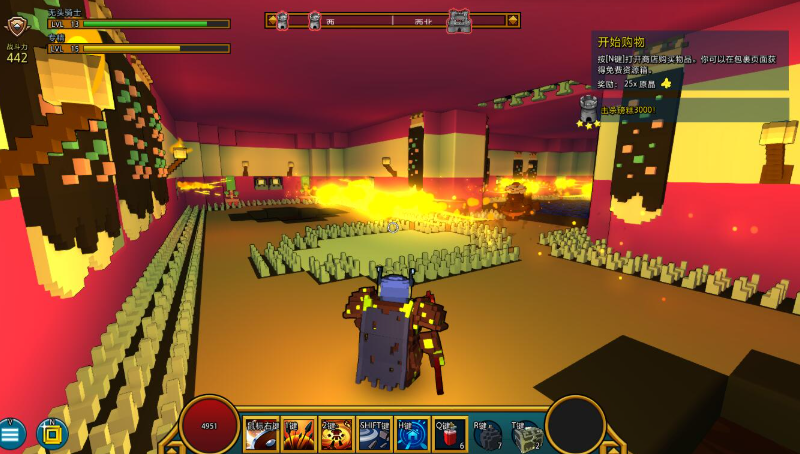This screenshot has width=800, height=454.
Task: Select the SHIFT dodge ability icon
Action: tap(375, 436)
